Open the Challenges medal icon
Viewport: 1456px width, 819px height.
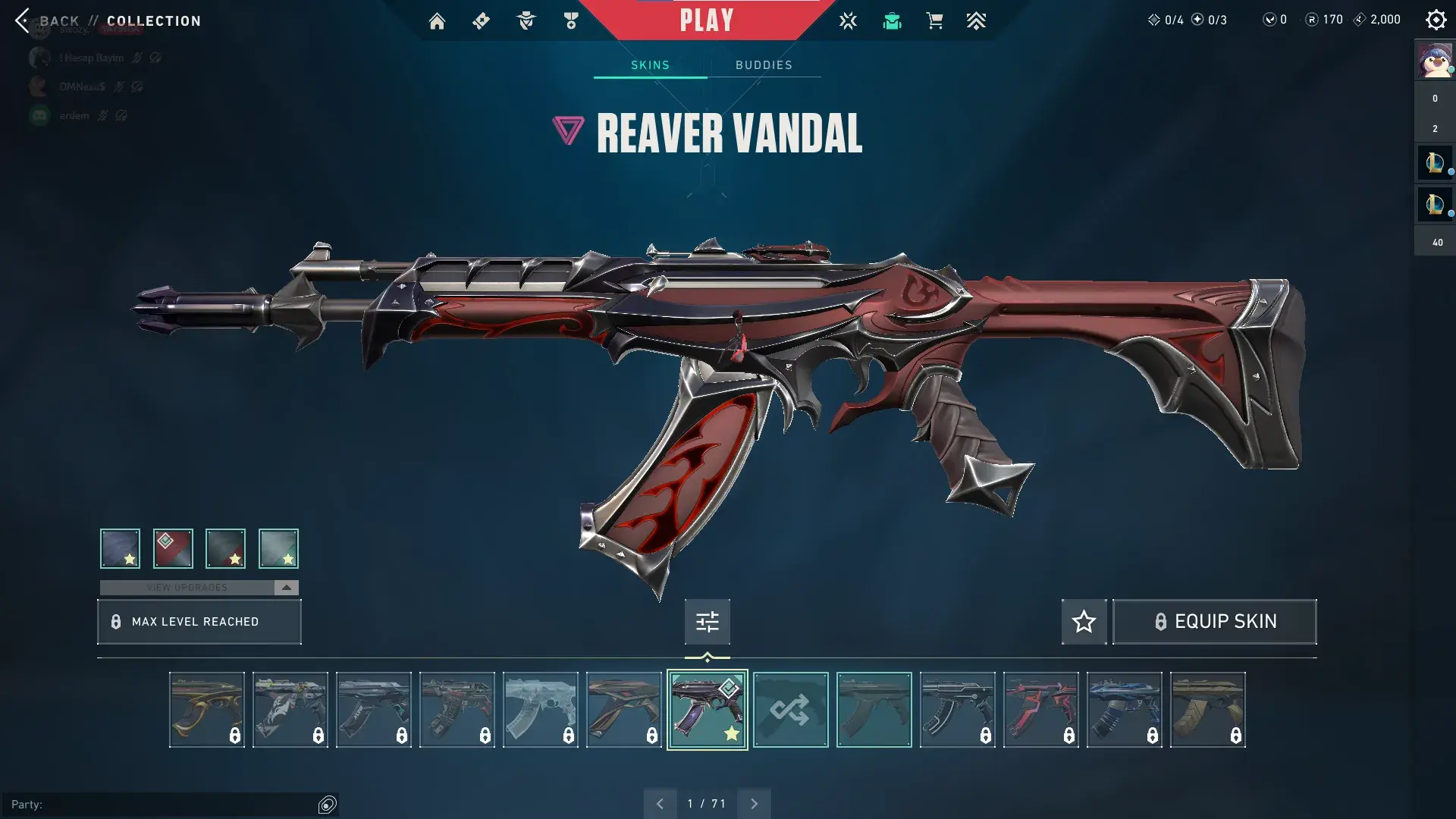pyautogui.click(x=571, y=20)
